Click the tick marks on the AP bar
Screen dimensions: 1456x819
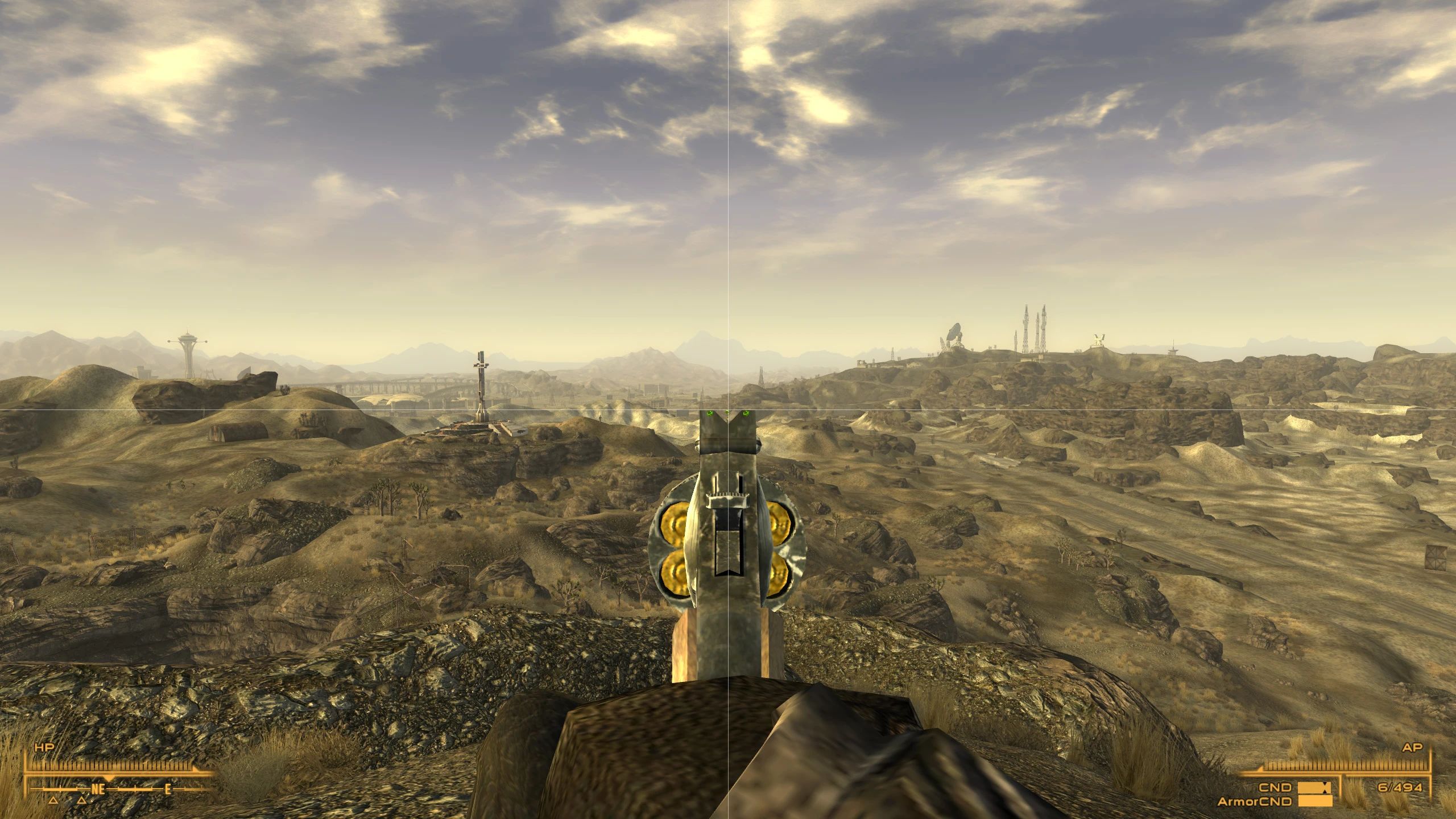click(x=1348, y=766)
